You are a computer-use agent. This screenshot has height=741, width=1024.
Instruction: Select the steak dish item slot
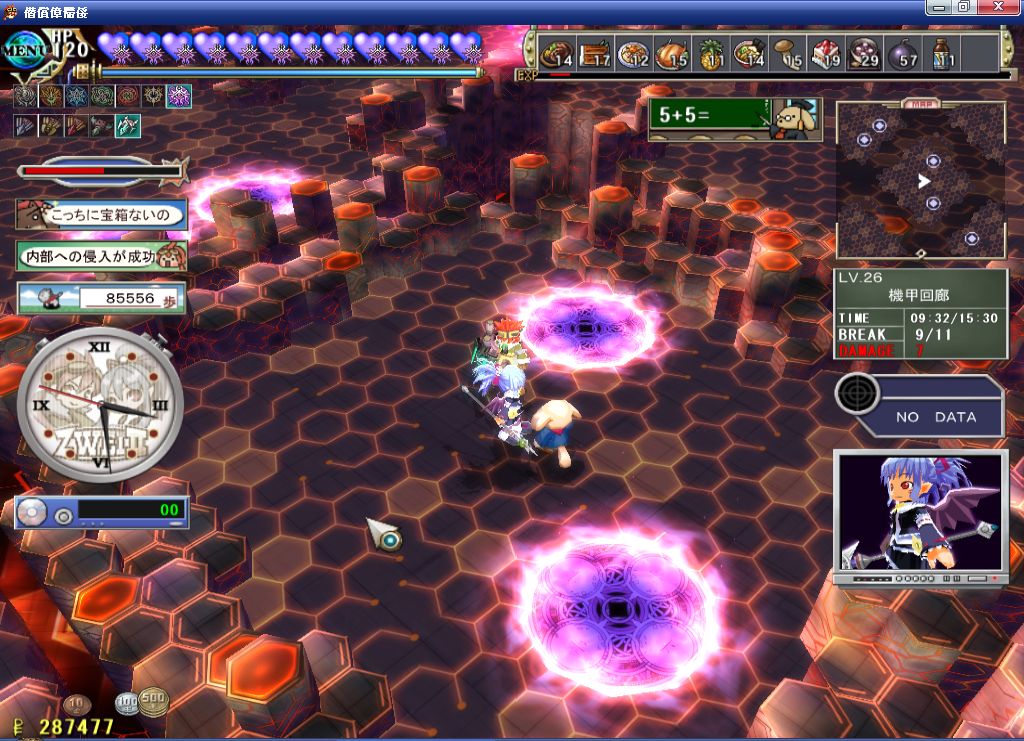[557, 53]
